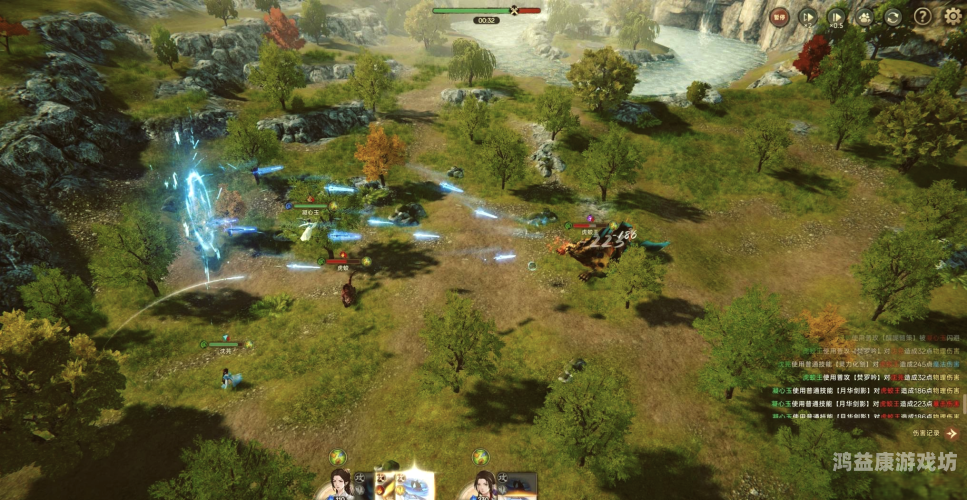Open the question mark help button
This screenshot has width=967, height=500.
click(922, 16)
